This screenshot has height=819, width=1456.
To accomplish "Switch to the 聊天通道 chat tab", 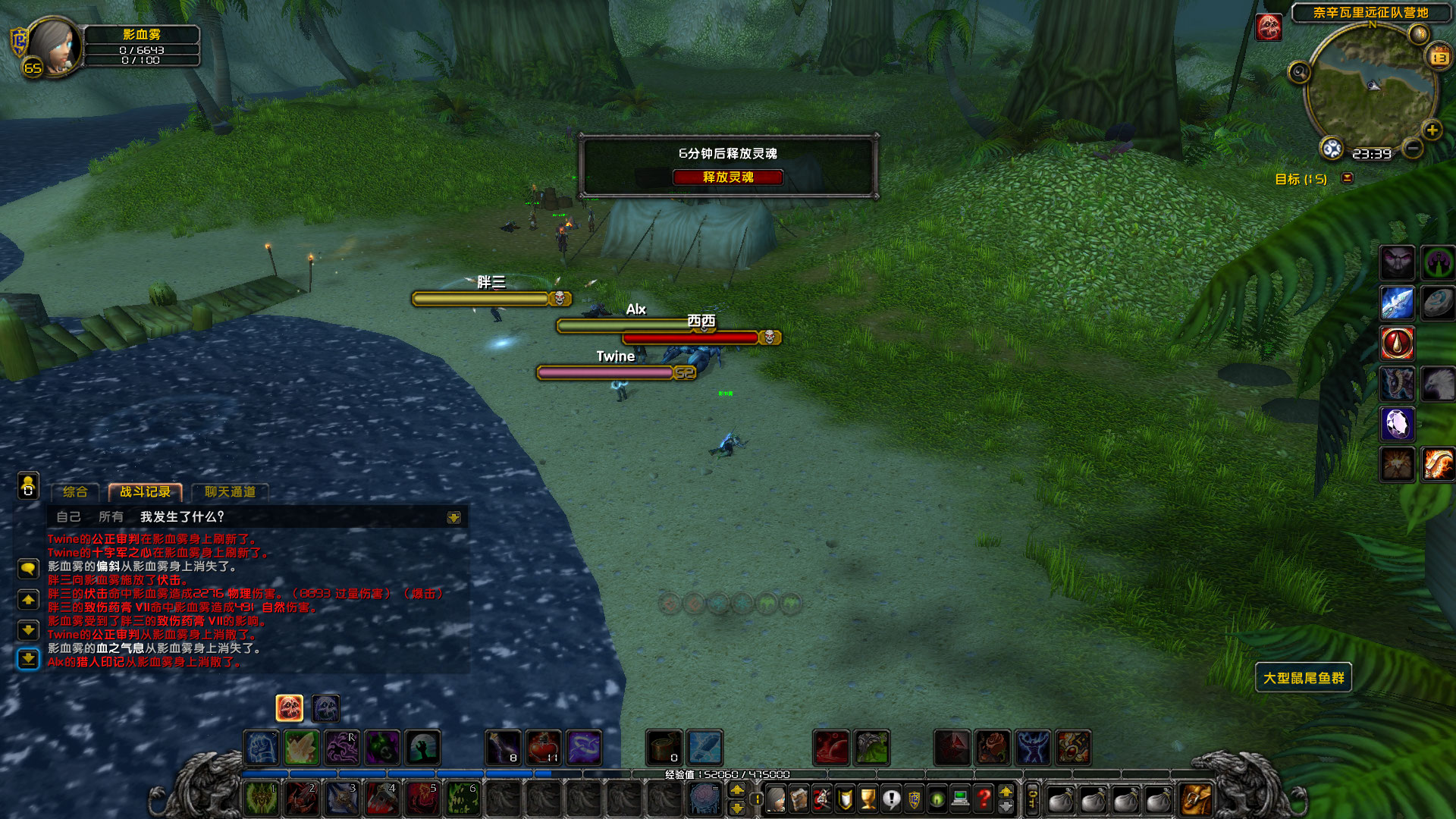I will (230, 491).
